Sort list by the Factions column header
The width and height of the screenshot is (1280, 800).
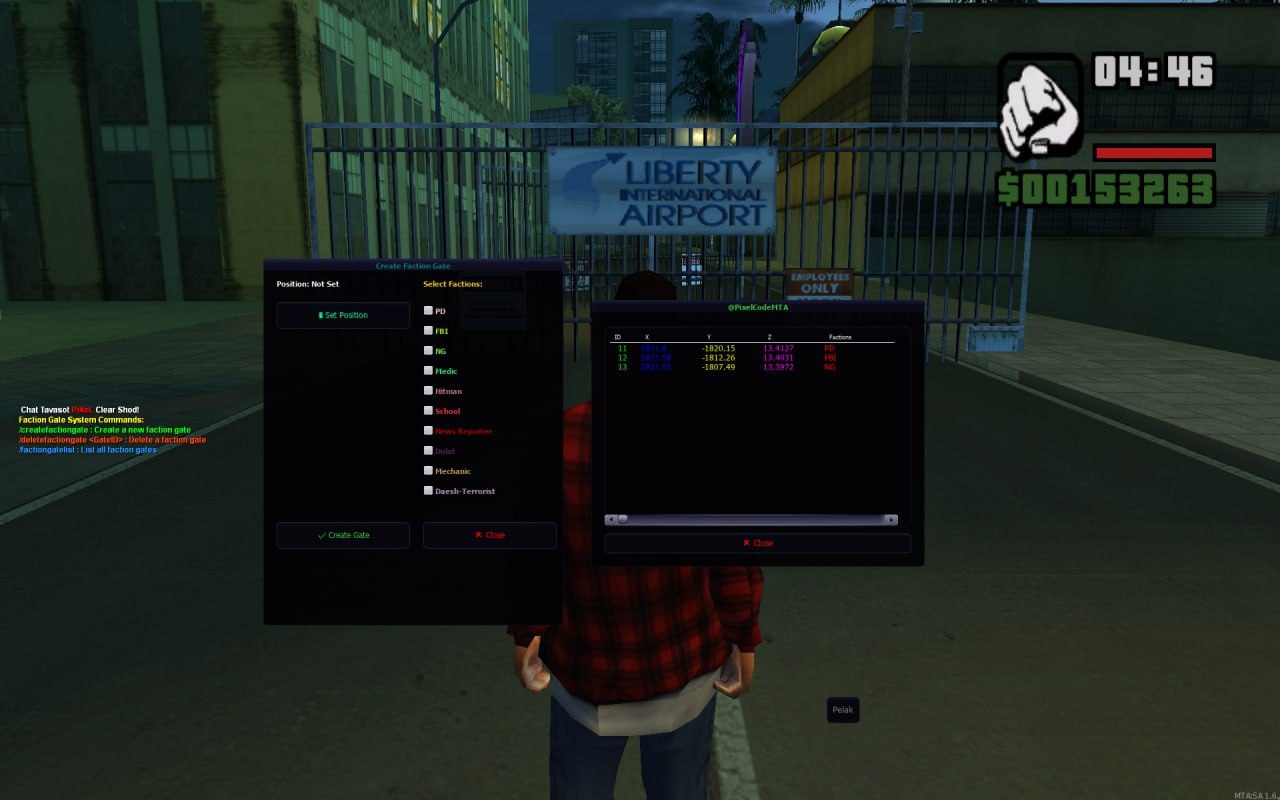point(840,337)
